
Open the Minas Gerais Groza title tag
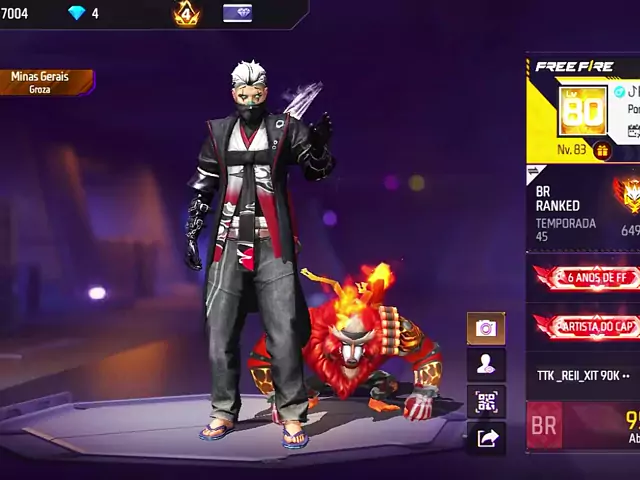click(x=46, y=82)
